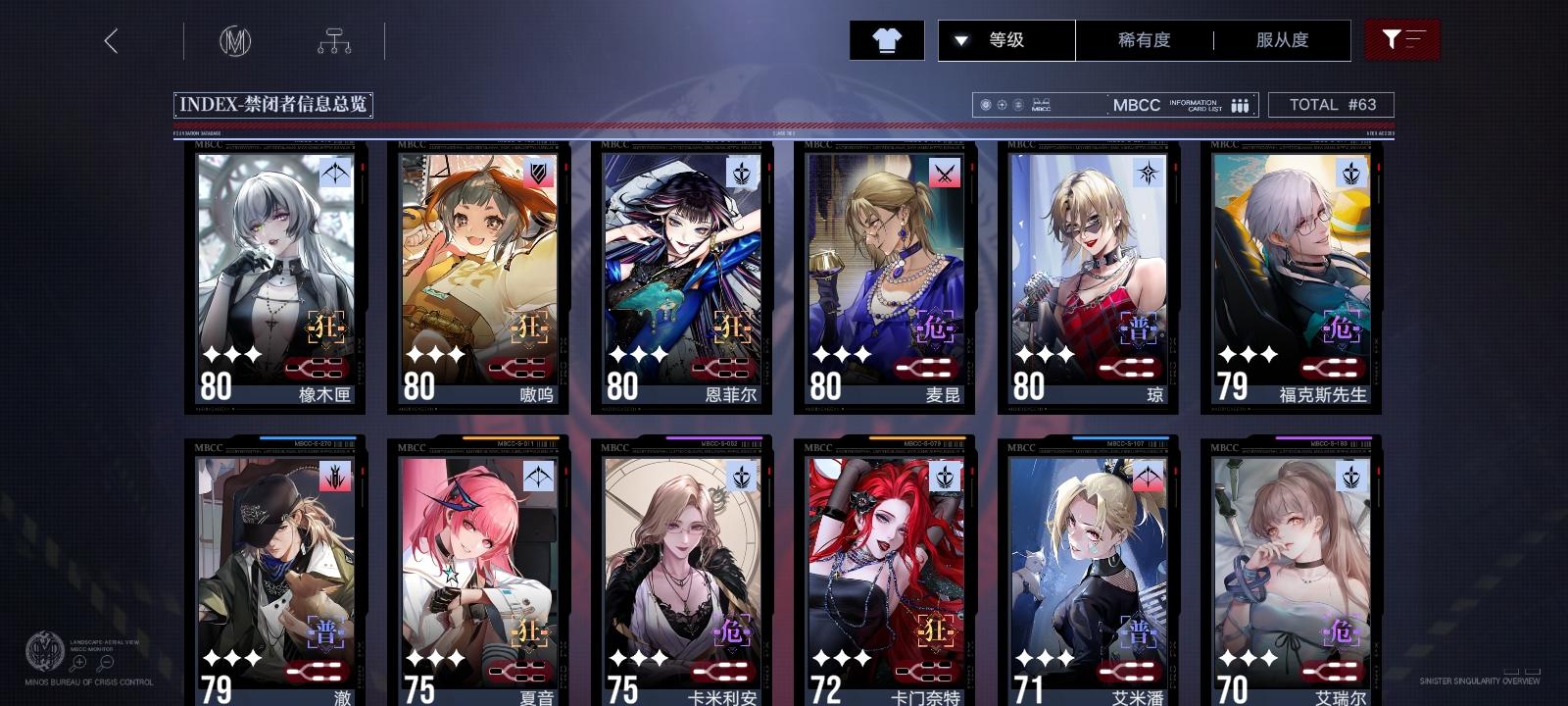Viewport: 1568px width, 706px height.
Task: Click the star rating row on 夏音's card
Action: (435, 658)
